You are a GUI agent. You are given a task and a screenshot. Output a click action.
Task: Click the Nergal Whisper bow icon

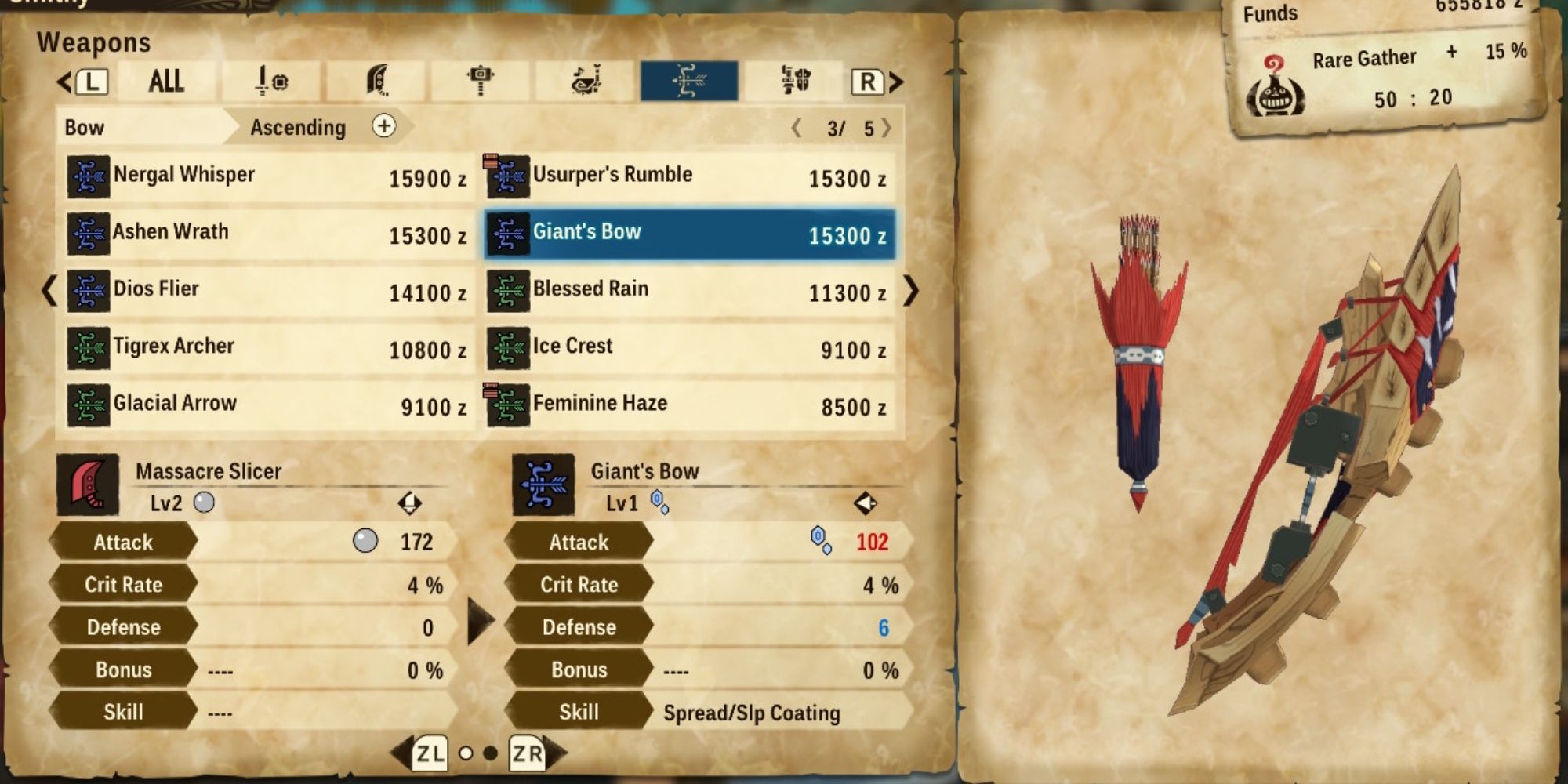pyautogui.click(x=89, y=175)
